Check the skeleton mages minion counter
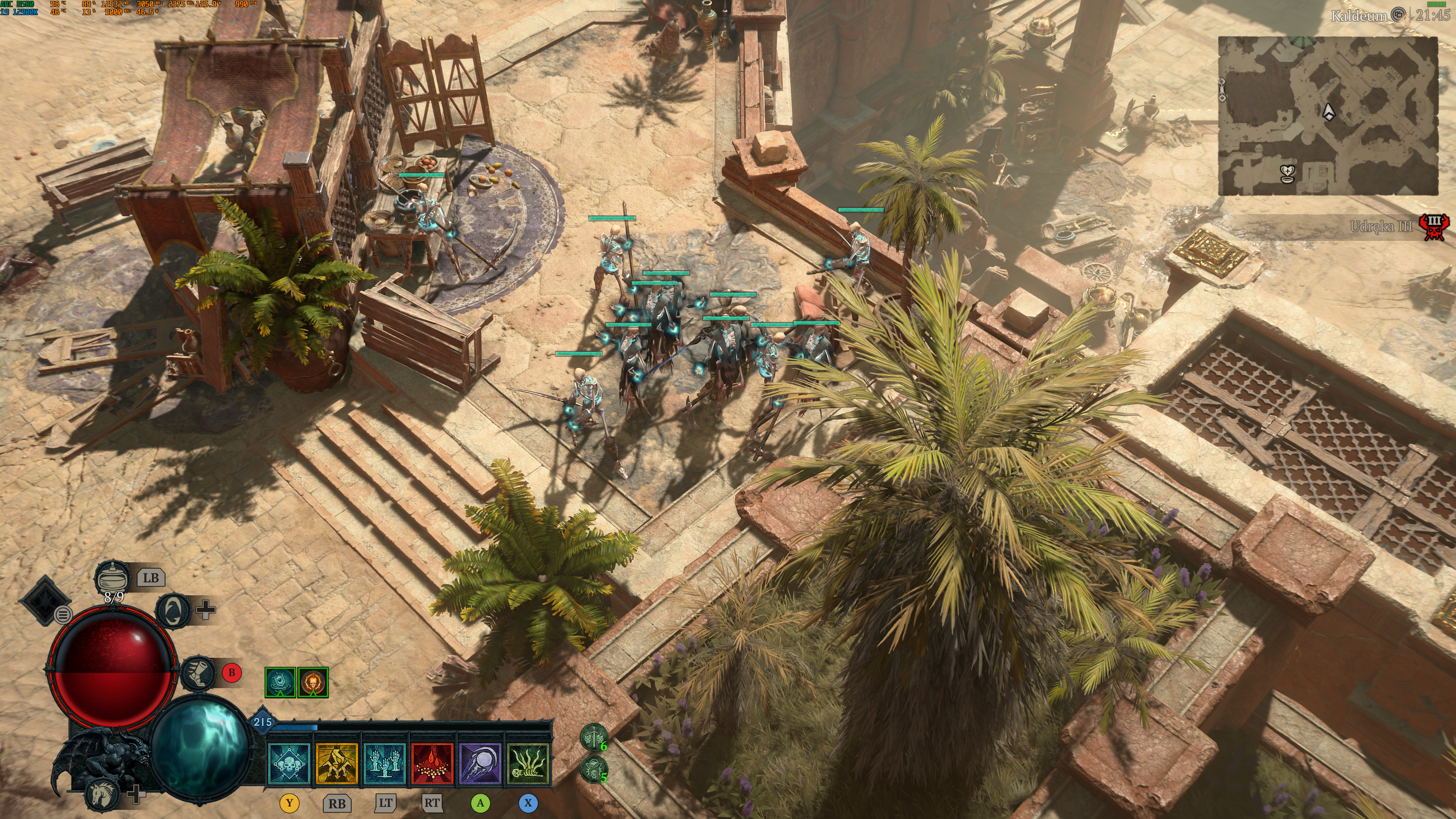This screenshot has width=1456, height=819. pyautogui.click(x=593, y=769)
